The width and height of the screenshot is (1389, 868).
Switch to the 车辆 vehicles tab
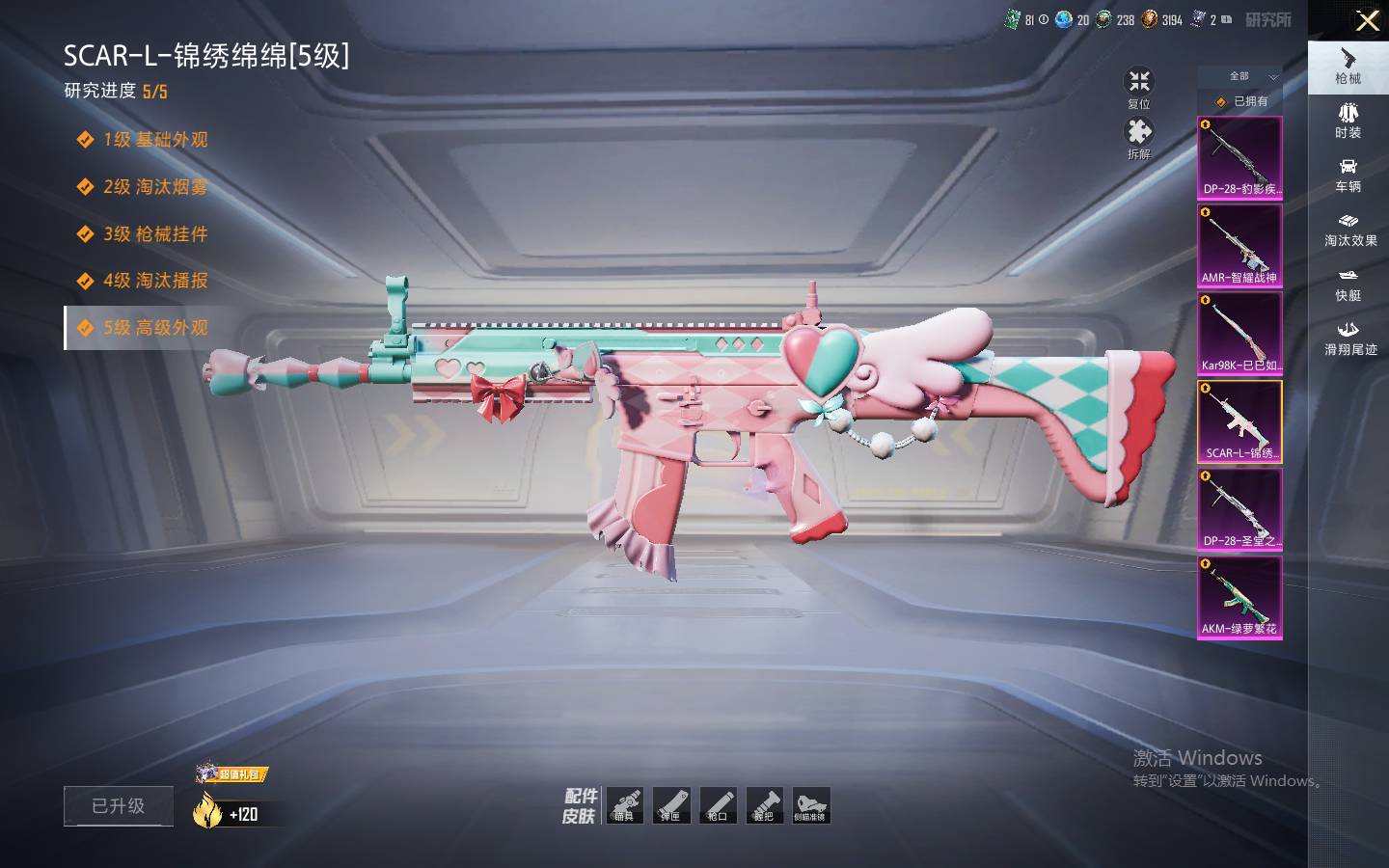(x=1348, y=175)
